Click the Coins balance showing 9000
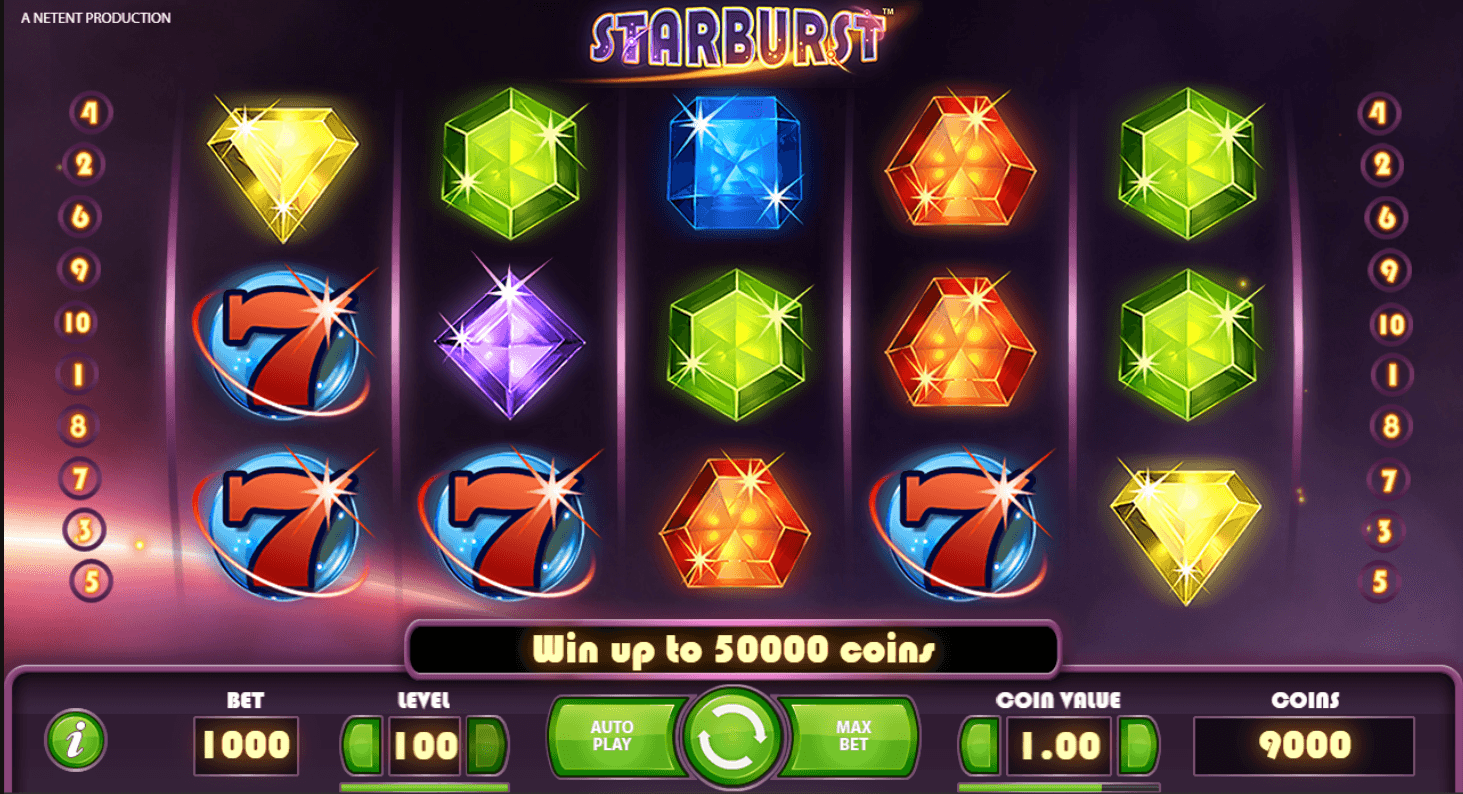The image size is (1463, 794). [x=1305, y=744]
